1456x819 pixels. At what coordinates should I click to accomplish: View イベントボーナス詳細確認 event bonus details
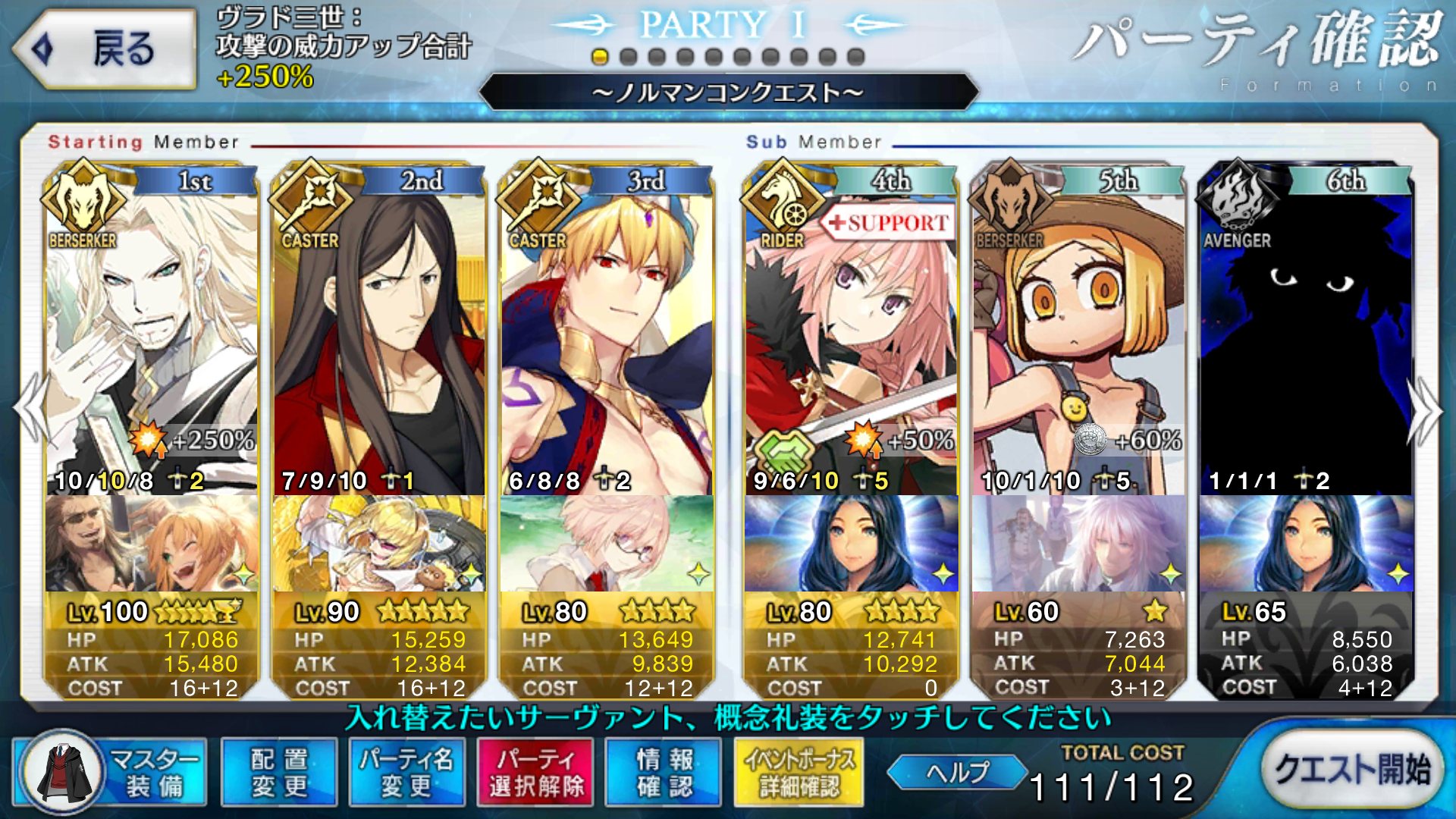[799, 772]
